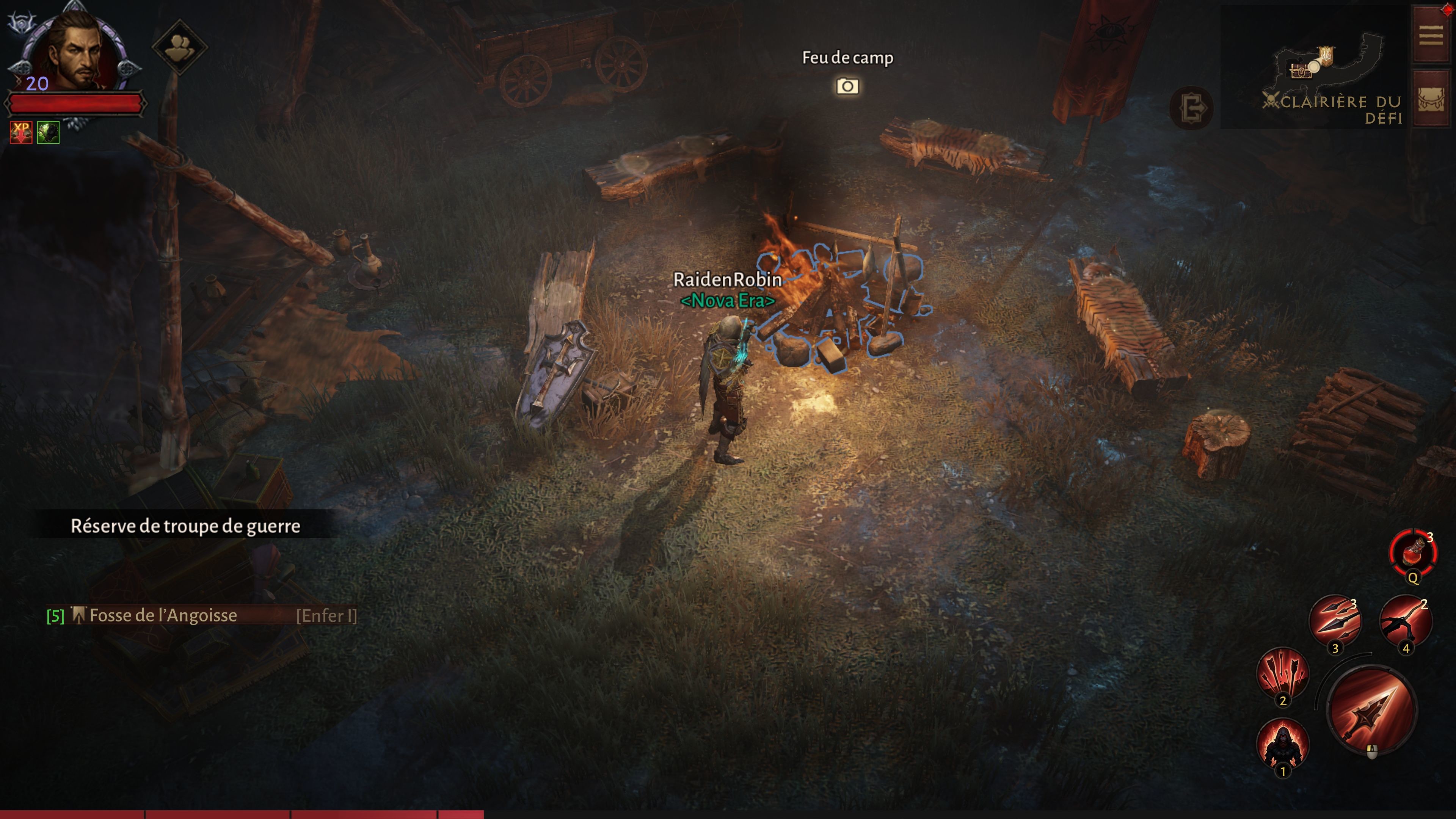Use the red health potion
Image resolution: width=1456 pixels, height=819 pixels.
[1412, 552]
